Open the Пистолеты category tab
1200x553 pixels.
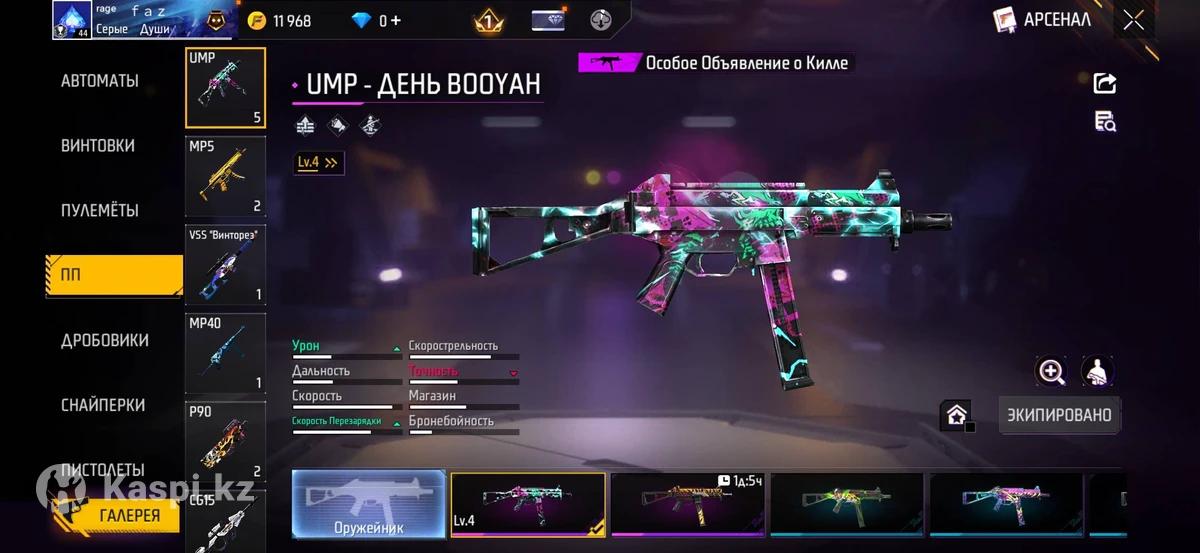tap(103, 469)
